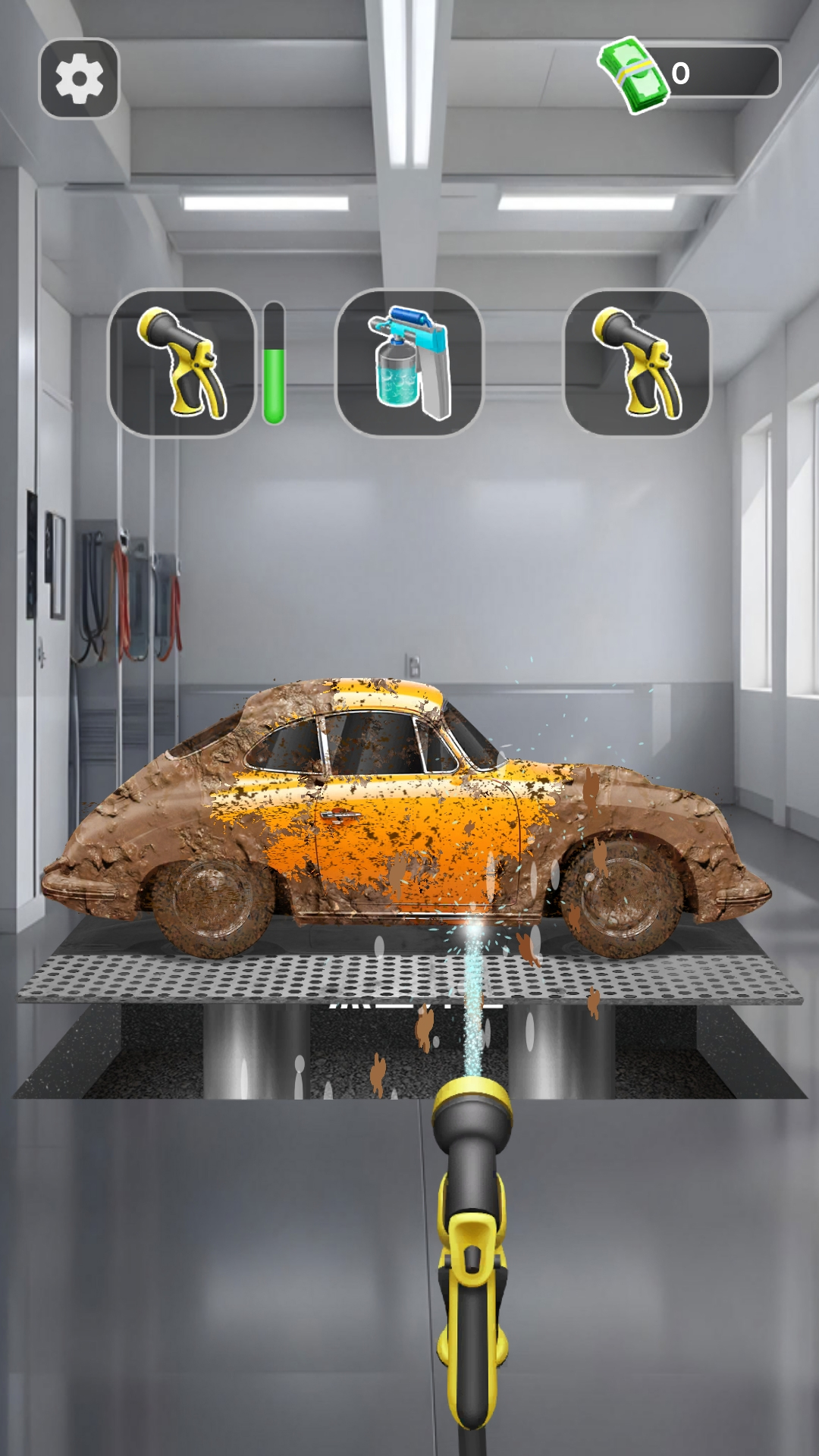Screen dimensions: 819x1456
Task: Open the gear settings menu
Action: click(x=79, y=78)
